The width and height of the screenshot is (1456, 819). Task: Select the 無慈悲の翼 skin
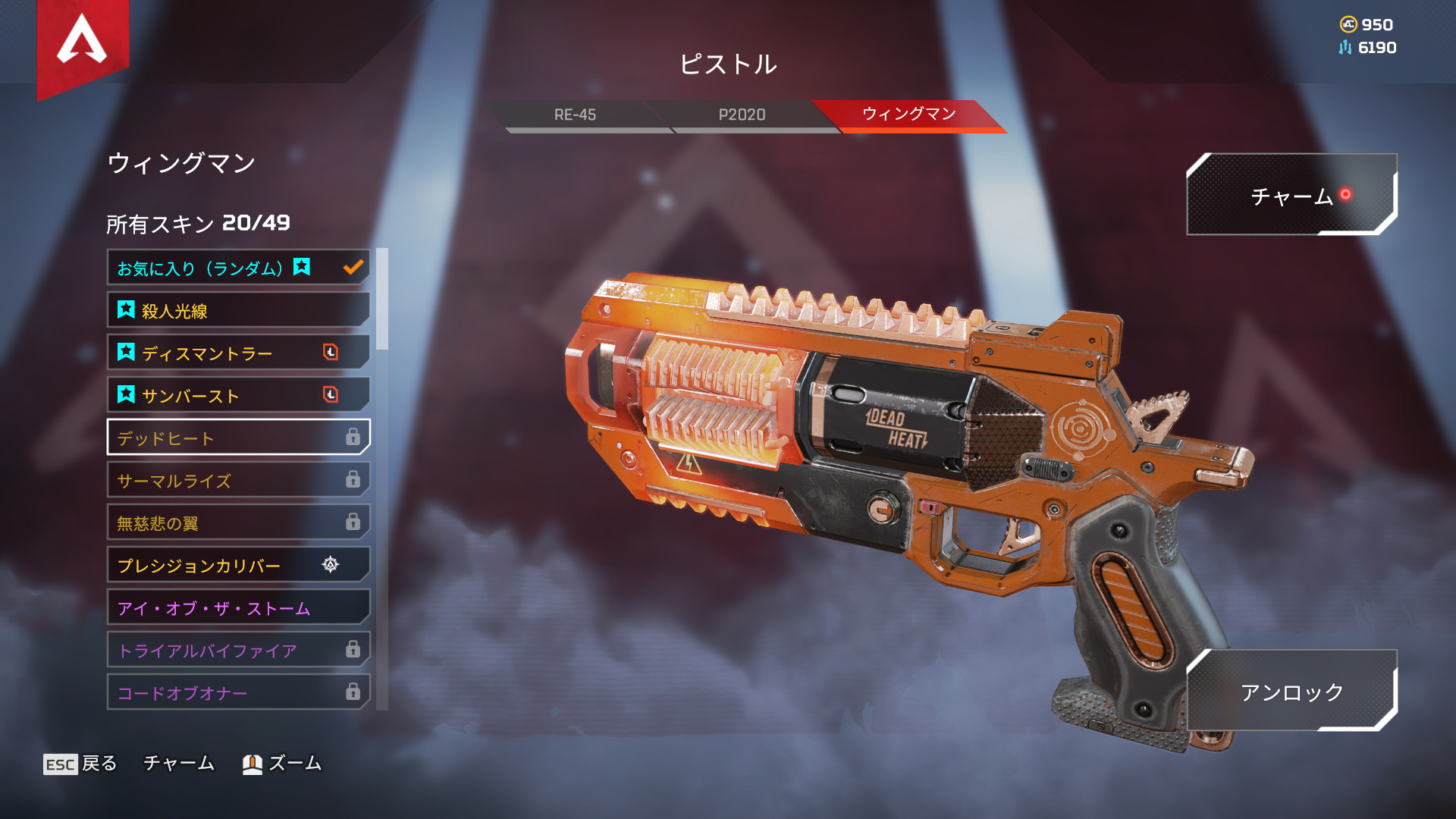(238, 522)
